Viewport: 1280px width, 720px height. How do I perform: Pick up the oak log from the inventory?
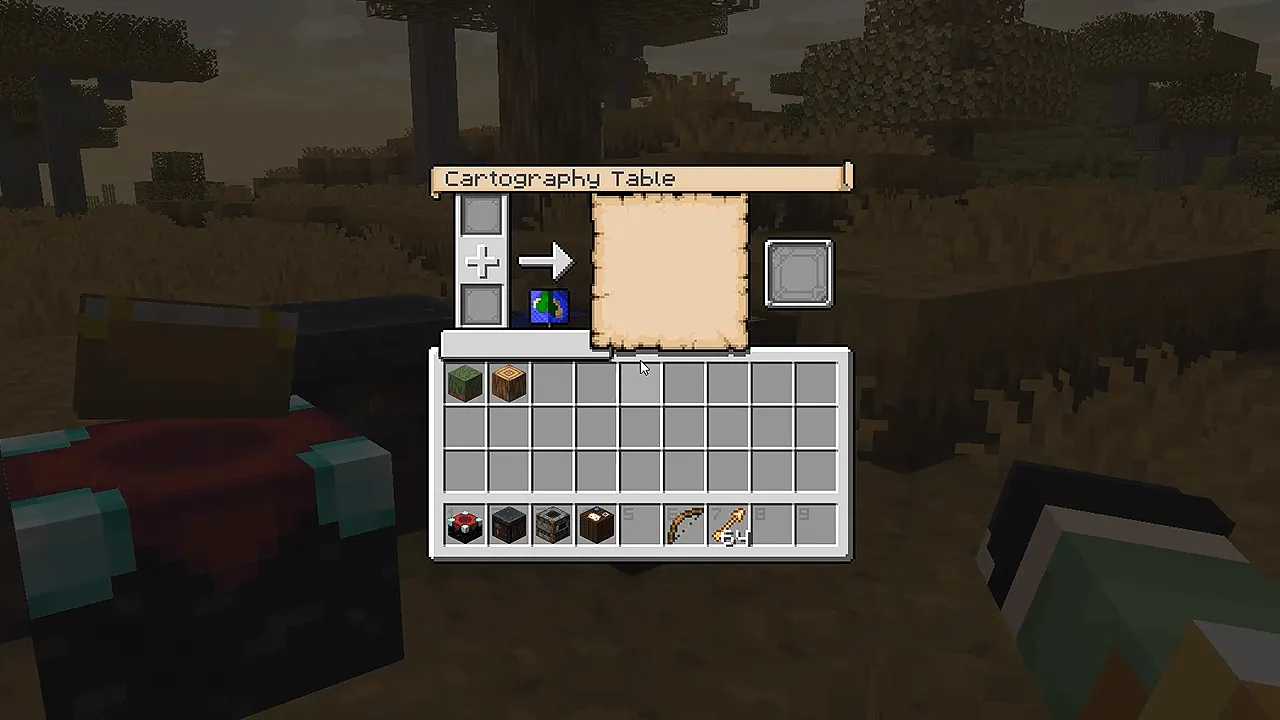pos(508,383)
